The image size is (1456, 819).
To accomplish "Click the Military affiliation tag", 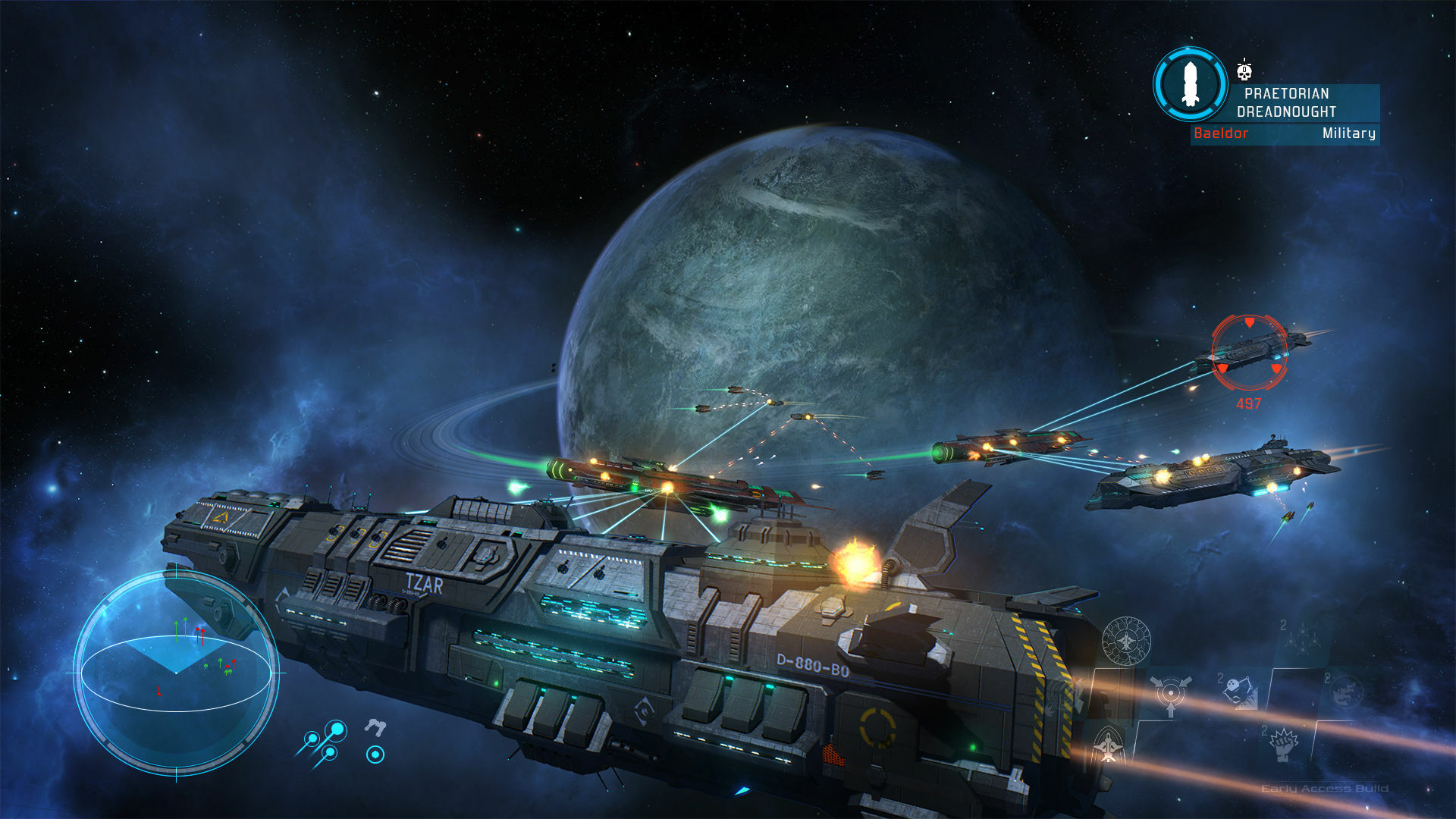I will pyautogui.click(x=1348, y=135).
